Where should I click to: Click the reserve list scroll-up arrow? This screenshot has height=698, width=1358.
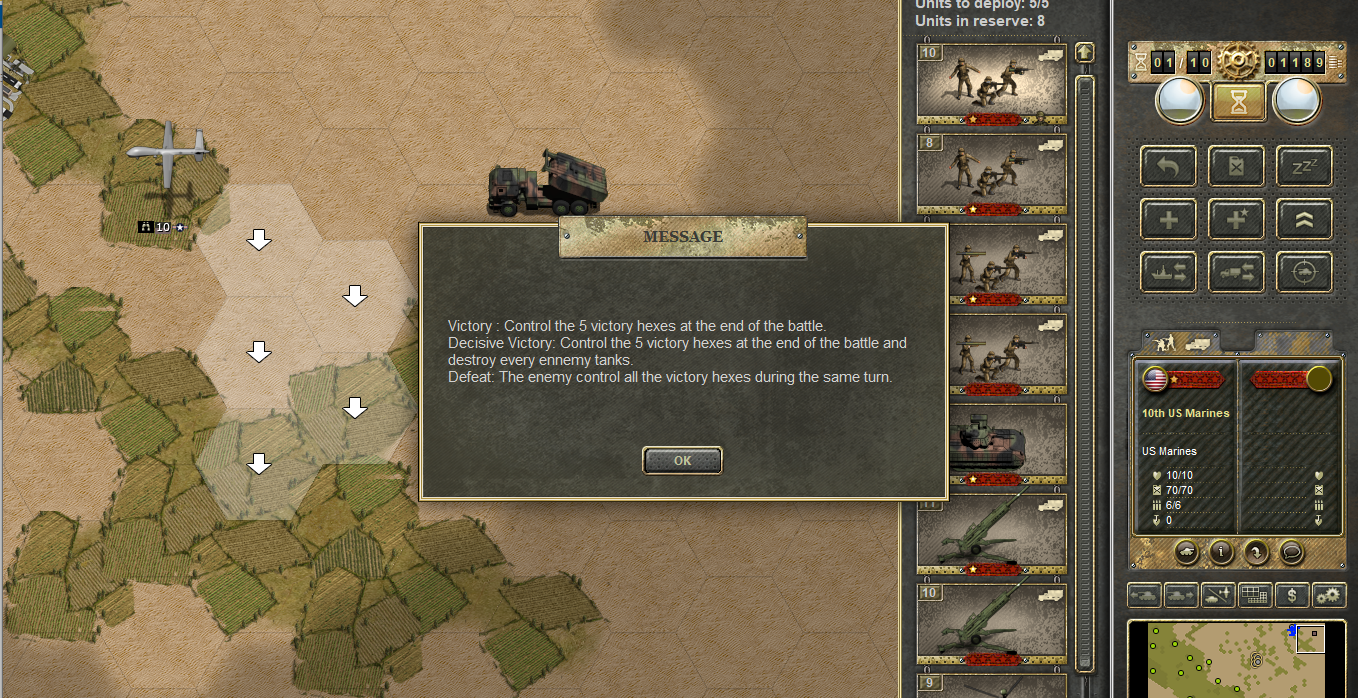pyautogui.click(x=1084, y=52)
